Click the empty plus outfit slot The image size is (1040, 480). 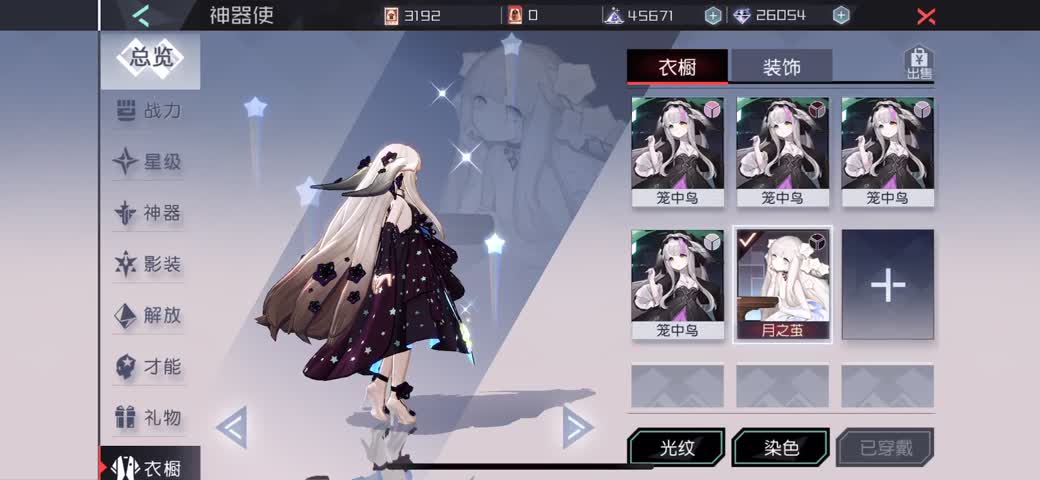tap(887, 285)
